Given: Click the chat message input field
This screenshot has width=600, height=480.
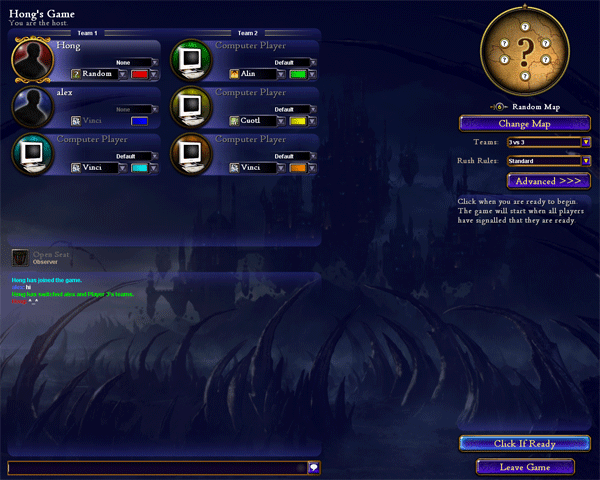Looking at the screenshot, I should point(156,467).
